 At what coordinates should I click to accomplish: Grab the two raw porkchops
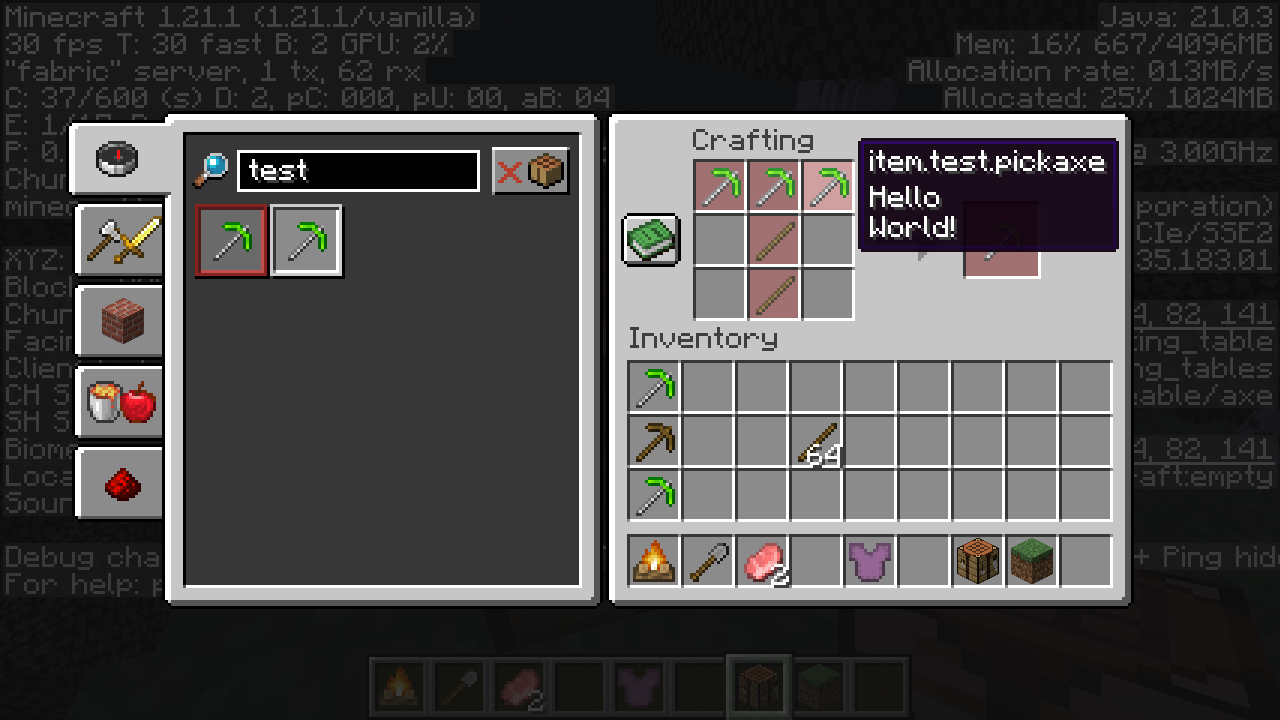click(x=762, y=561)
